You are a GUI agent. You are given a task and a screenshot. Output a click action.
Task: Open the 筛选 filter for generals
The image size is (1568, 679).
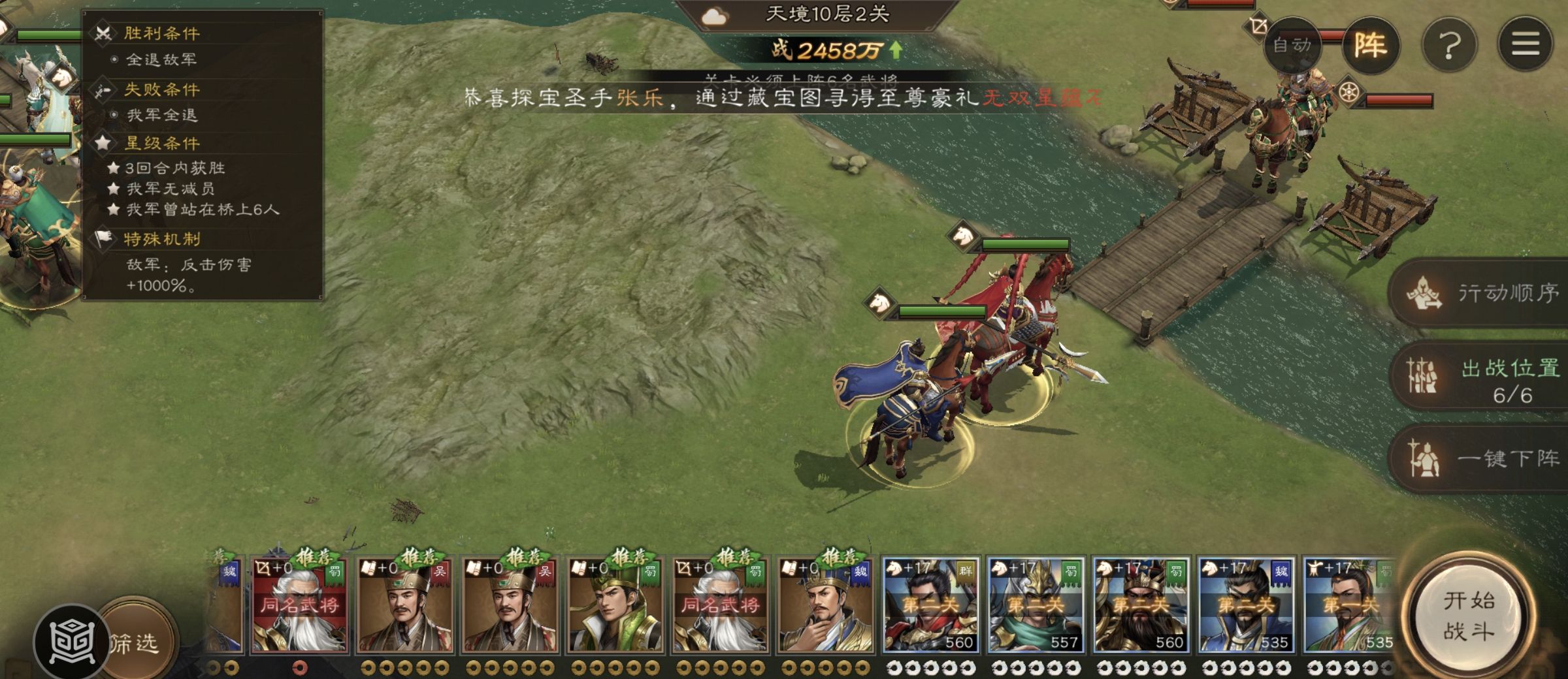[x=134, y=643]
